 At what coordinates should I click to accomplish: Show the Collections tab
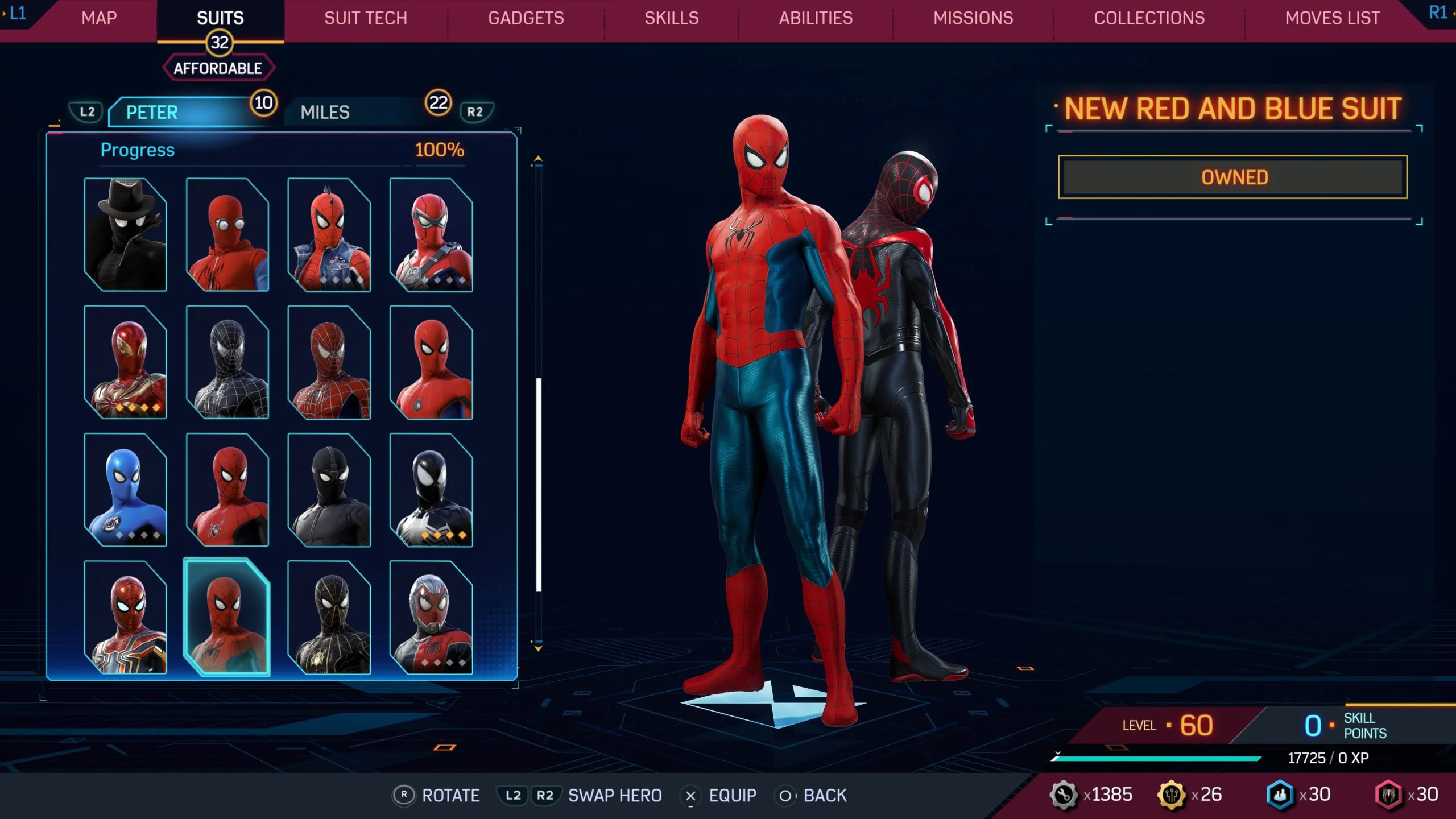point(1149,18)
